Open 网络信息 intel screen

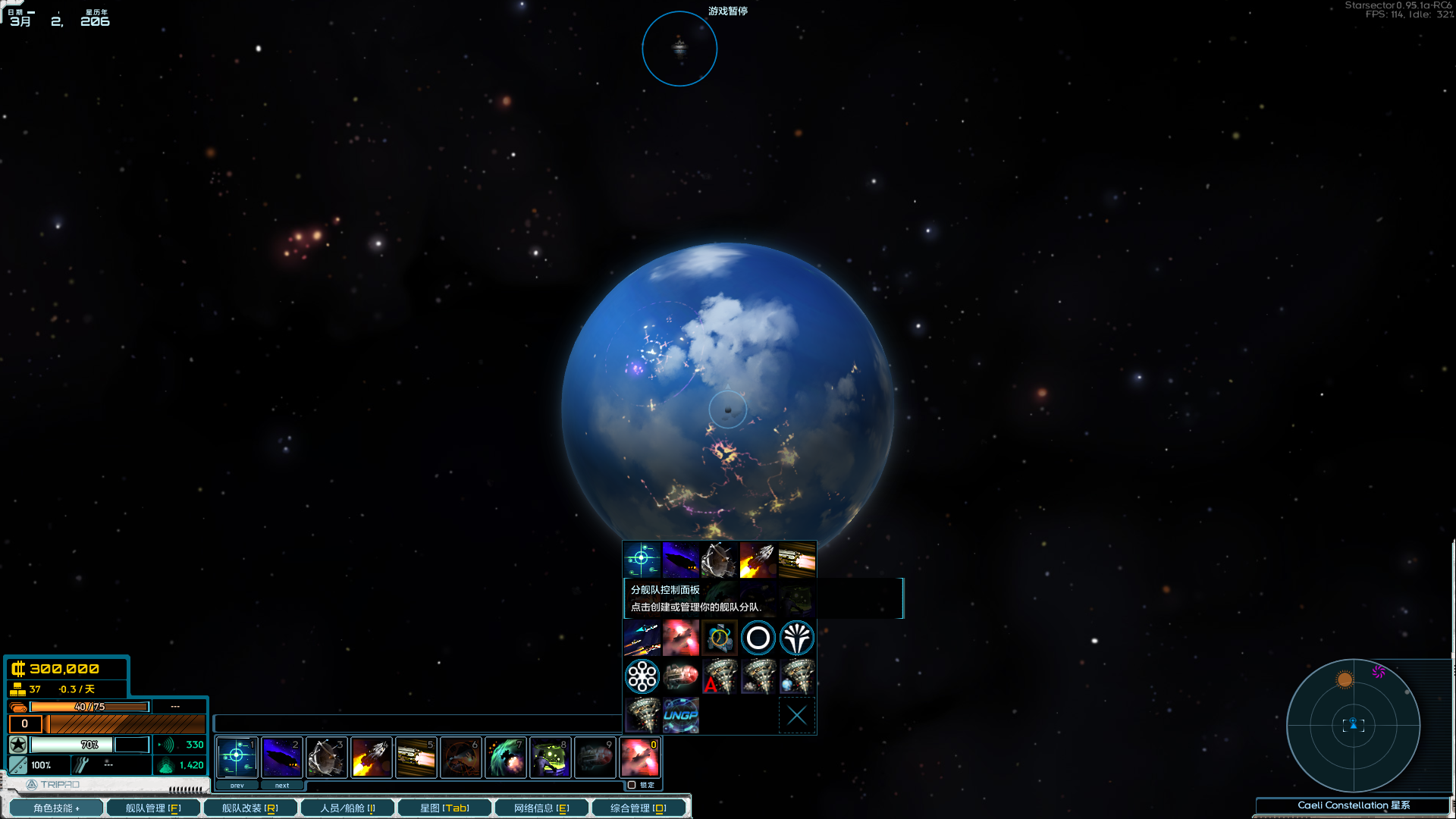pyautogui.click(x=541, y=808)
